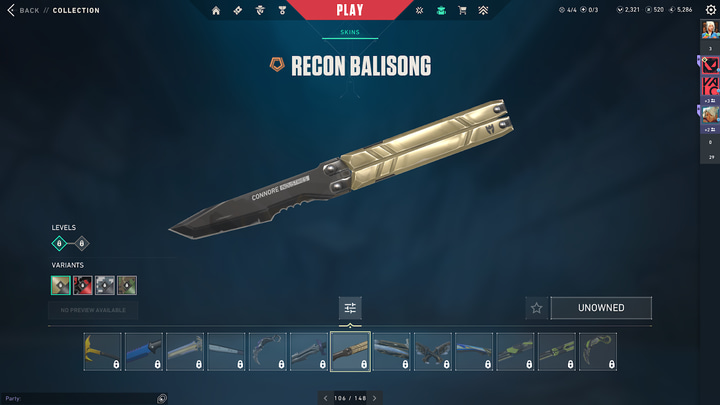
Task: Go to the next skin page arrow
Action: (374, 398)
